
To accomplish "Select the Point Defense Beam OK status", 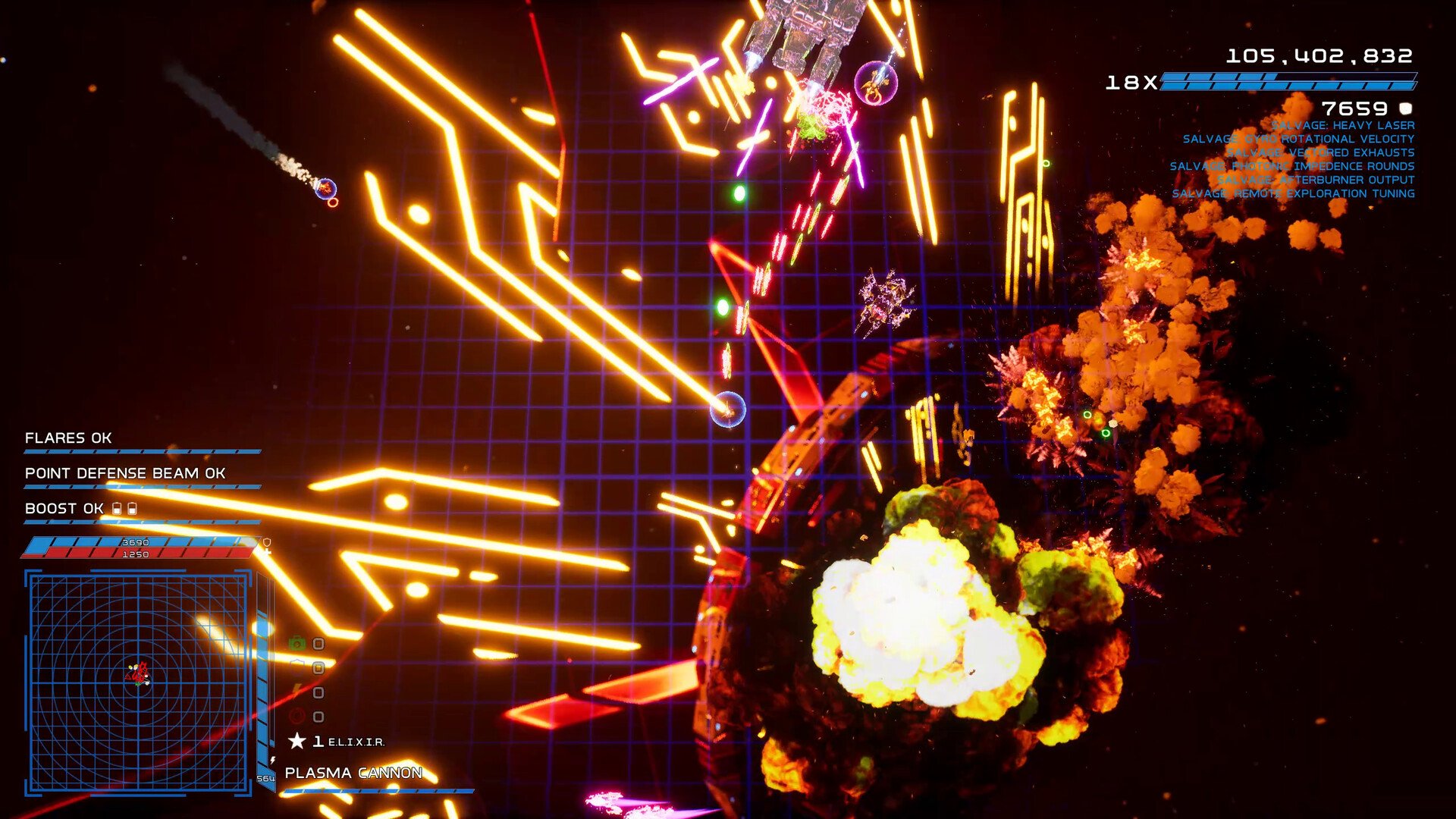I will pos(125,473).
